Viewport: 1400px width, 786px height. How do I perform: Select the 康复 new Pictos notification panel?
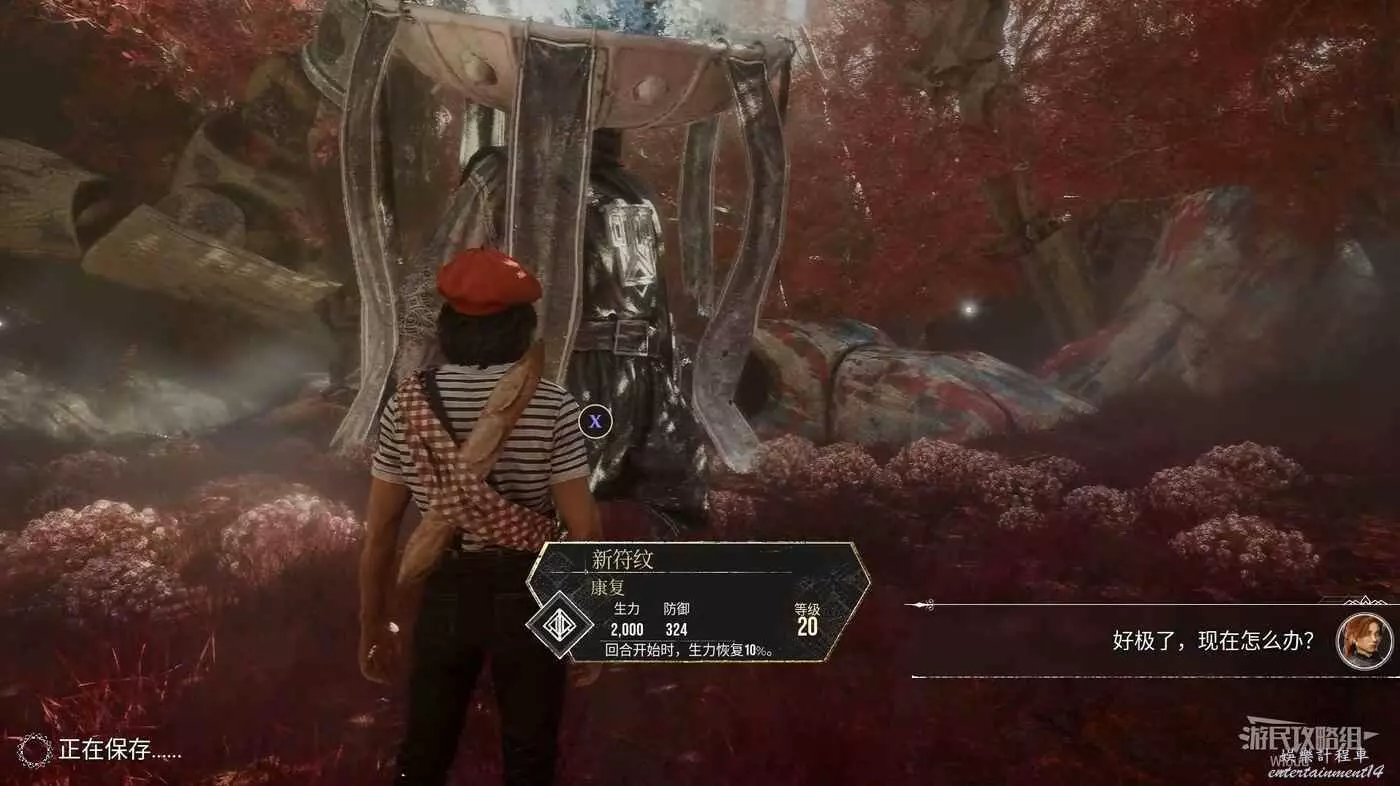700,602
